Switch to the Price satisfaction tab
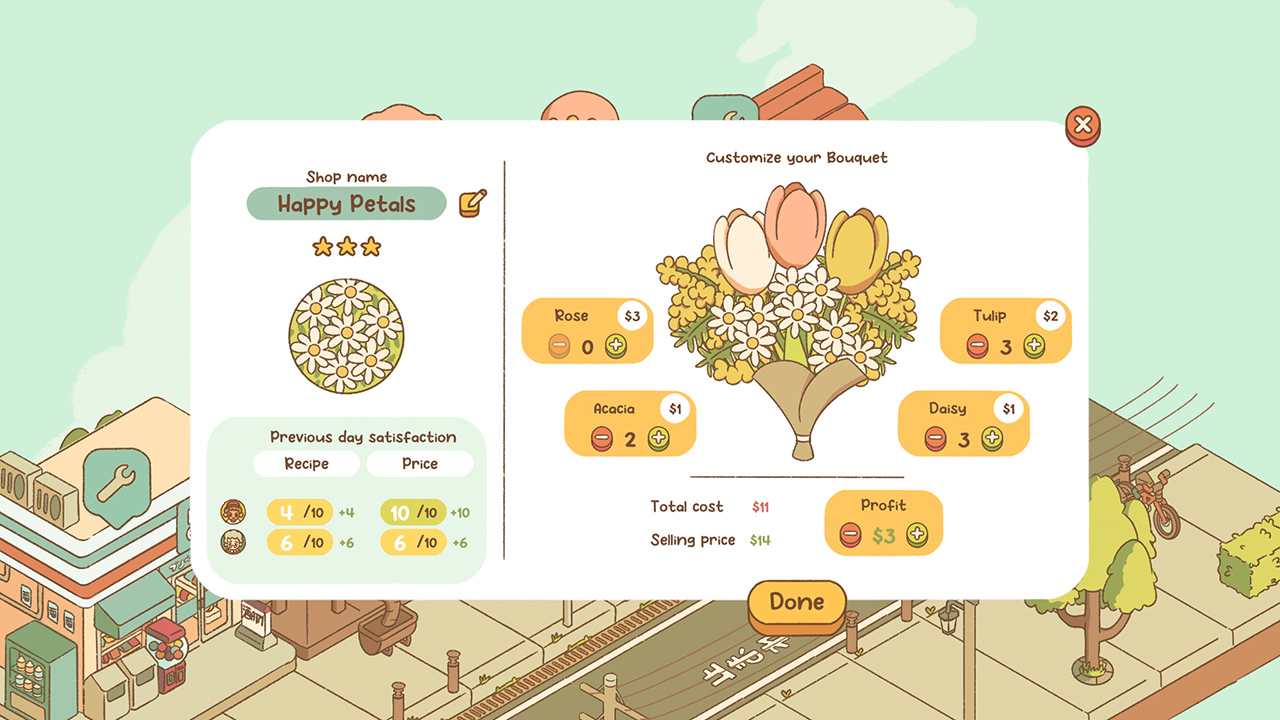 point(421,463)
